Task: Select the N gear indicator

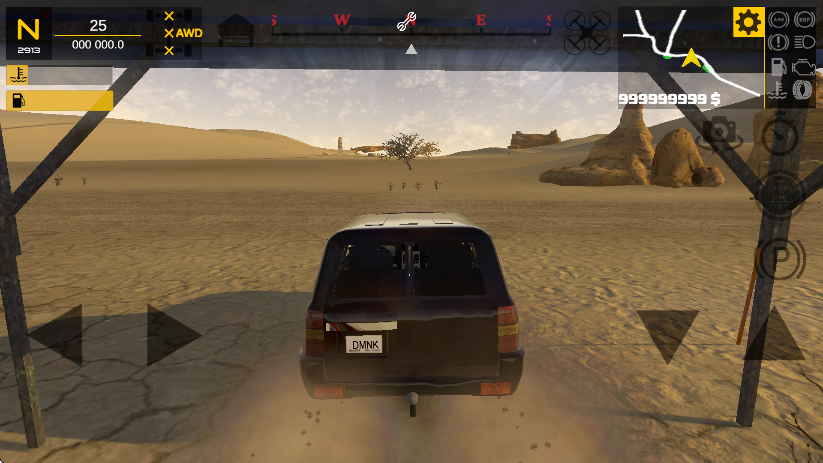Action: coord(28,33)
